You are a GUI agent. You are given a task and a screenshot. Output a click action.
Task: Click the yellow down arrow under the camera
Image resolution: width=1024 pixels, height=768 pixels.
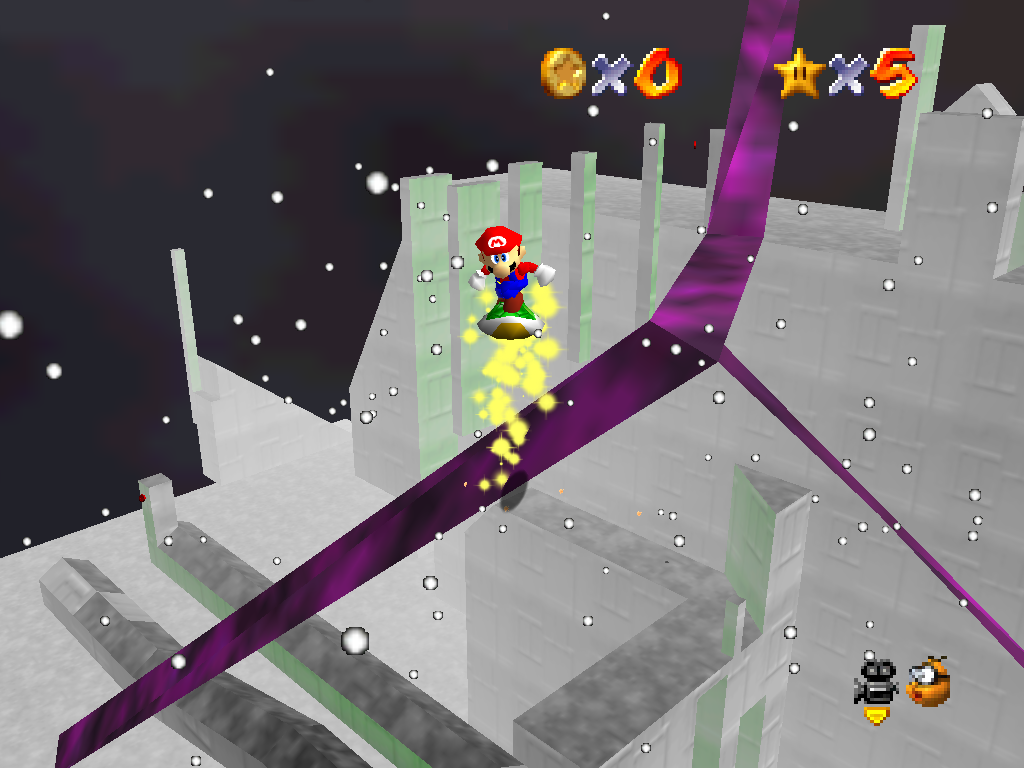pyautogui.click(x=876, y=715)
